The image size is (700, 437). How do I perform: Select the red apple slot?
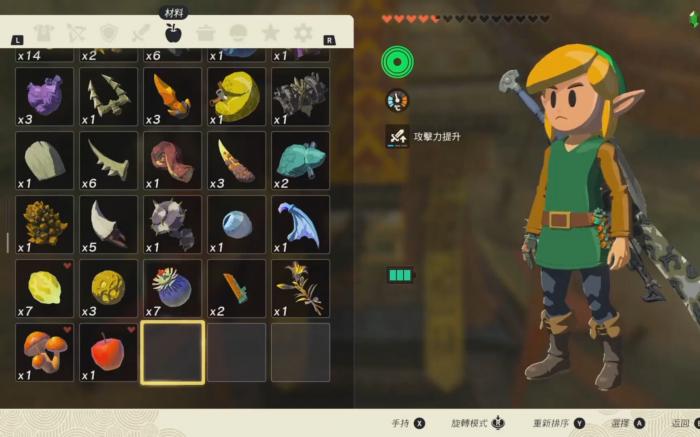(108, 352)
